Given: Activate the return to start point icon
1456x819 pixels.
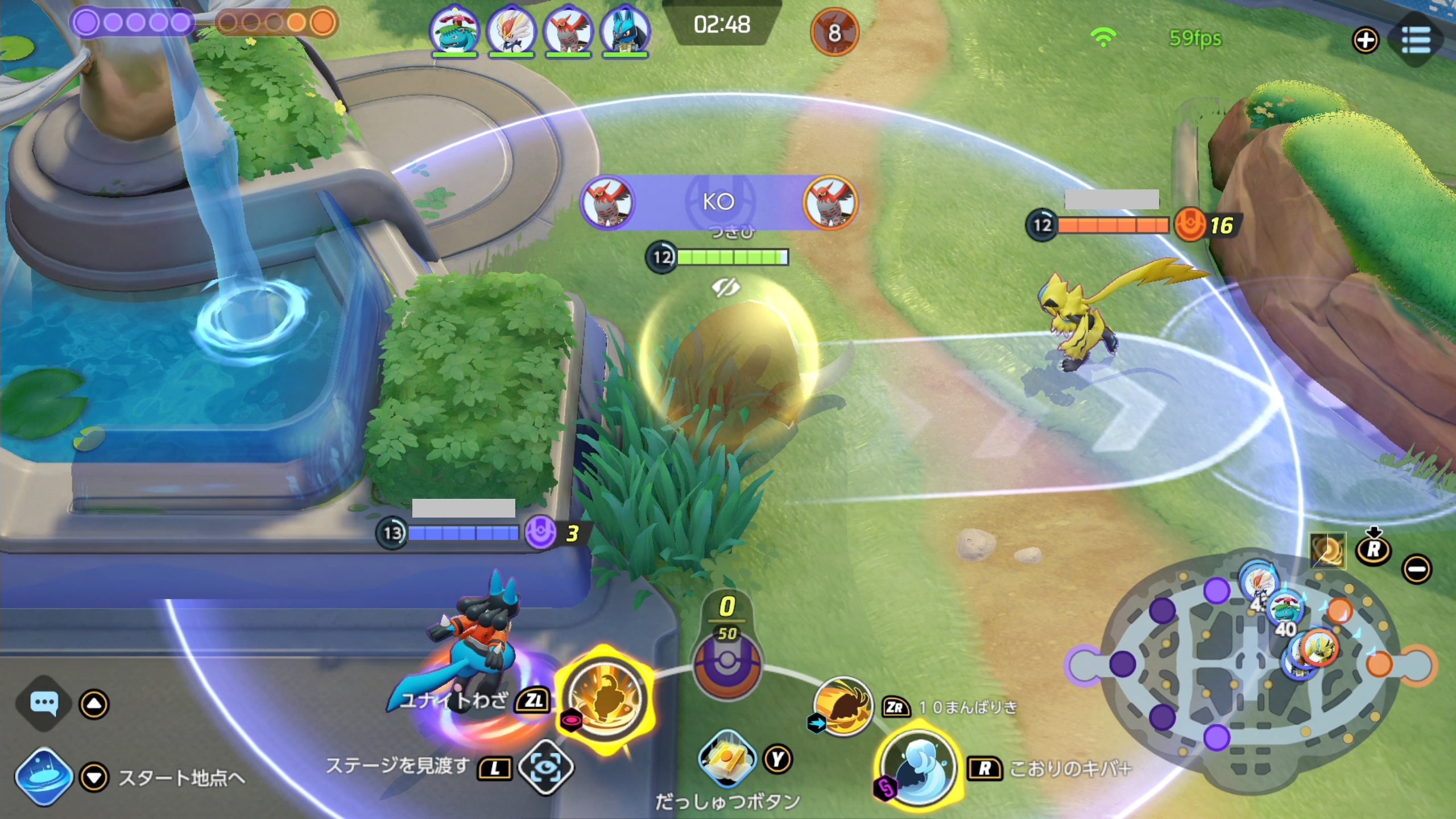Looking at the screenshot, I should tap(44, 777).
